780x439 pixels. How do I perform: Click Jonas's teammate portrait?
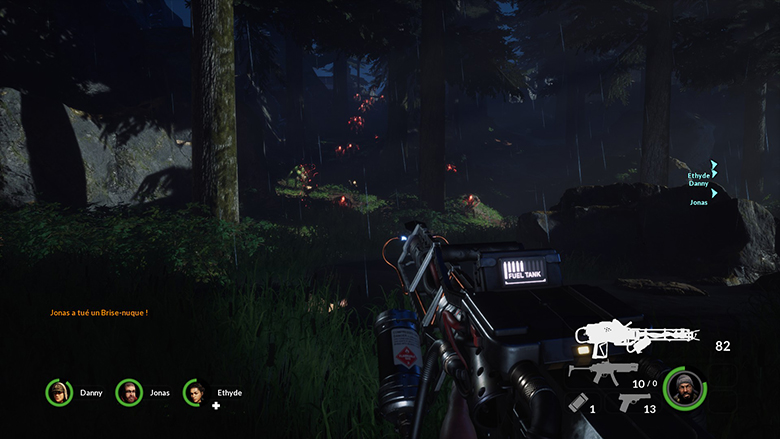(128, 393)
